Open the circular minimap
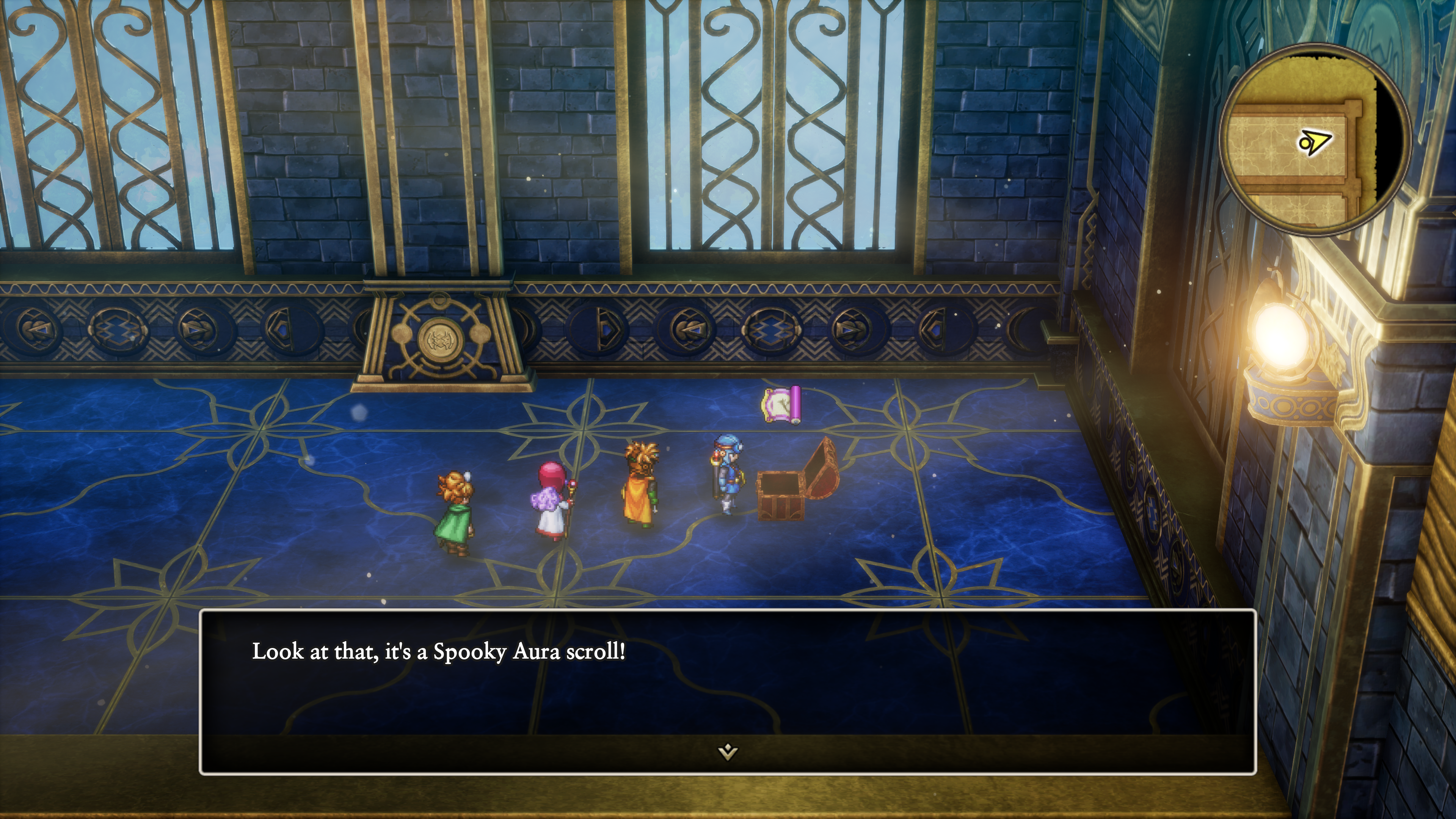Screen dimensions: 1456x819 1315,139
